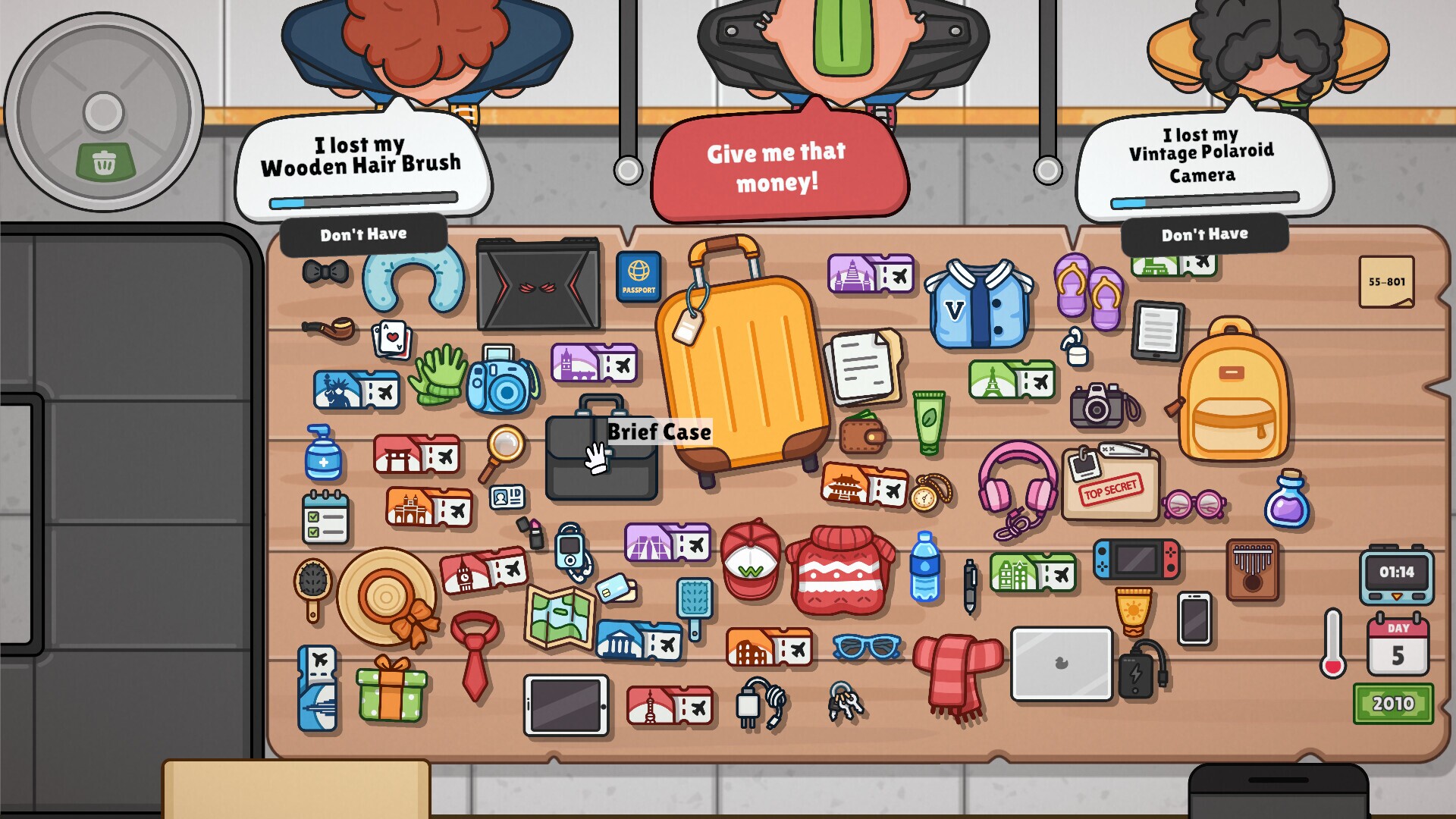Click Don't Have for the hair brush request
This screenshot has height=819, width=1456.
pos(362,234)
